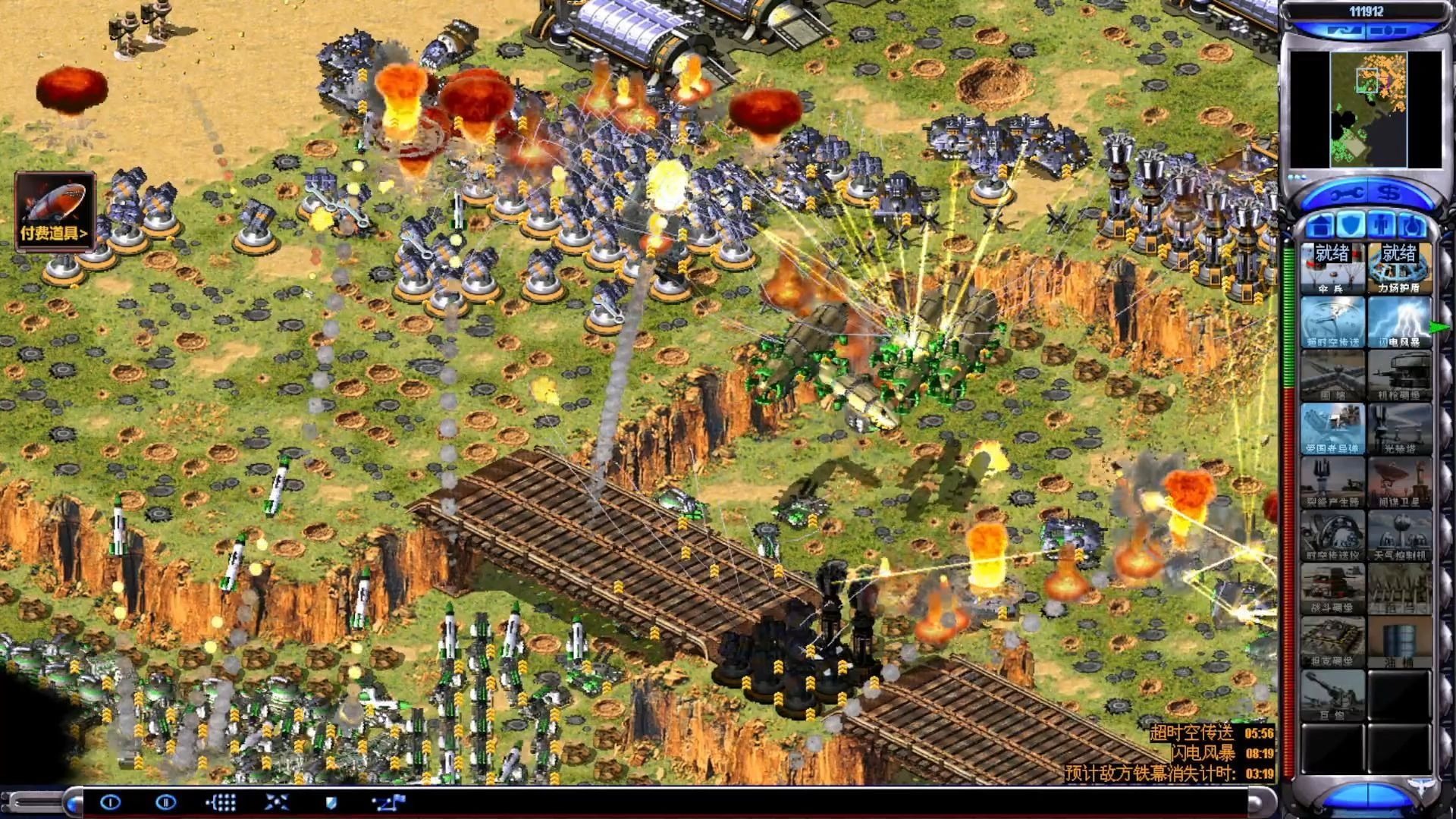Select control group two button
1456x819 pixels.
click(165, 802)
